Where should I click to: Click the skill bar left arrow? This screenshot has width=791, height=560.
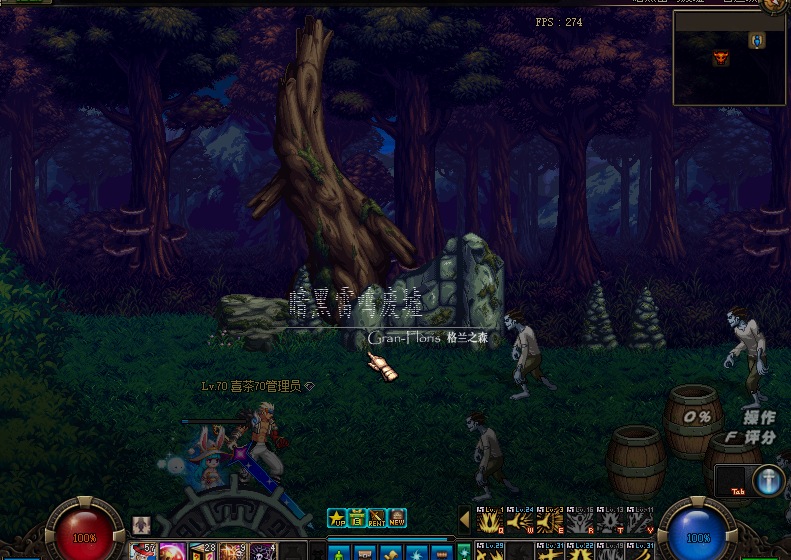464,519
